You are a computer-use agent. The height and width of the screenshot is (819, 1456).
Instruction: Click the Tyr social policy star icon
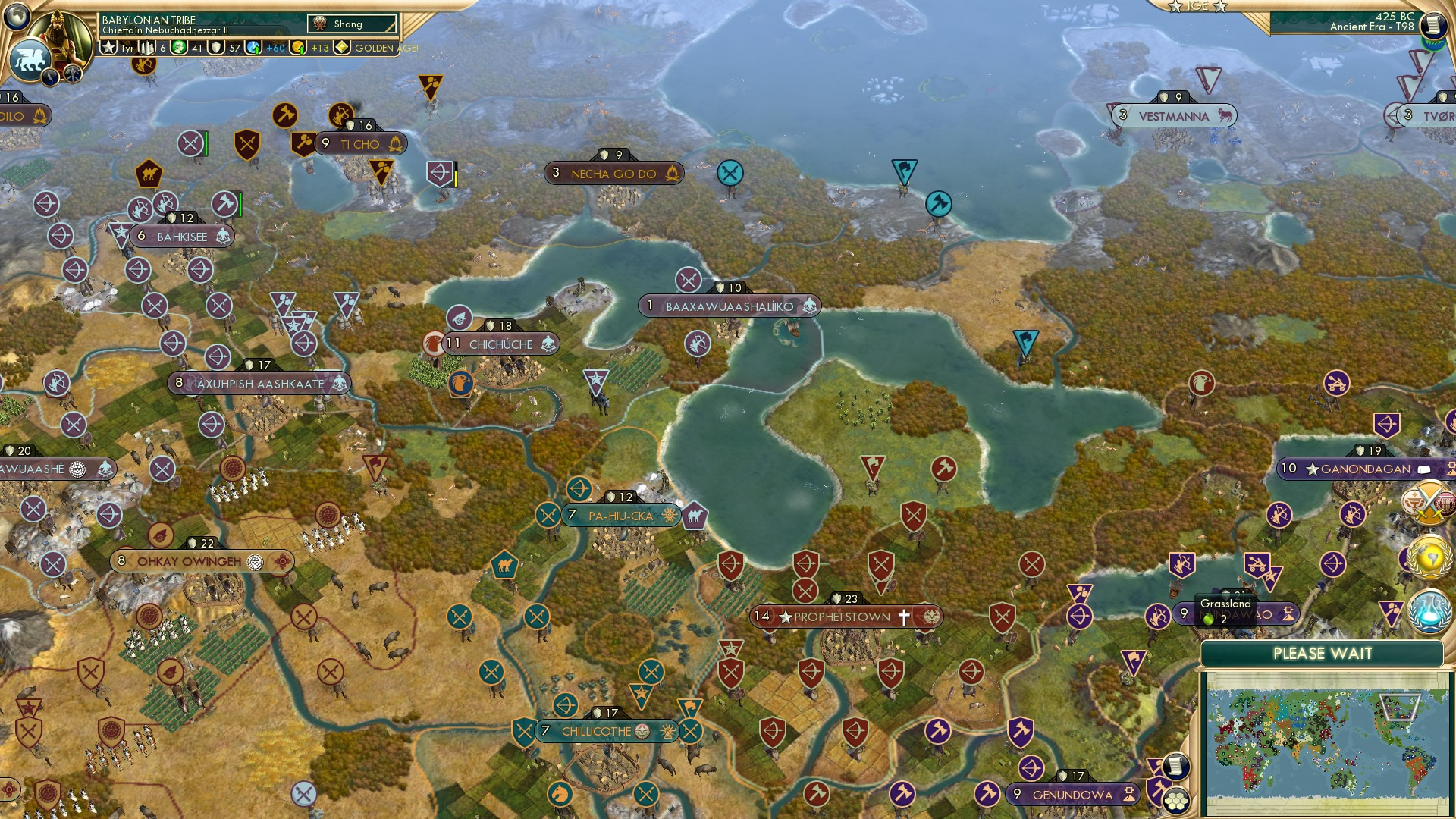pyautogui.click(x=109, y=48)
